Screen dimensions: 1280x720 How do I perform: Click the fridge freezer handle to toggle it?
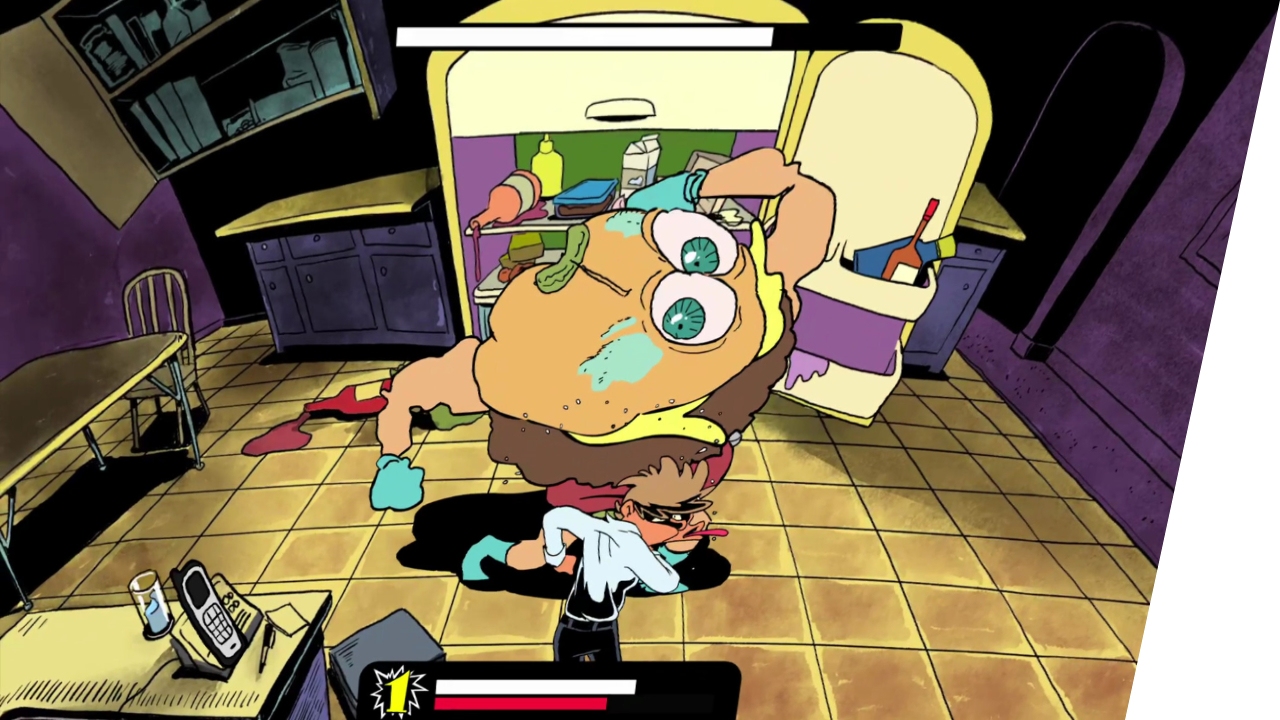tap(621, 108)
